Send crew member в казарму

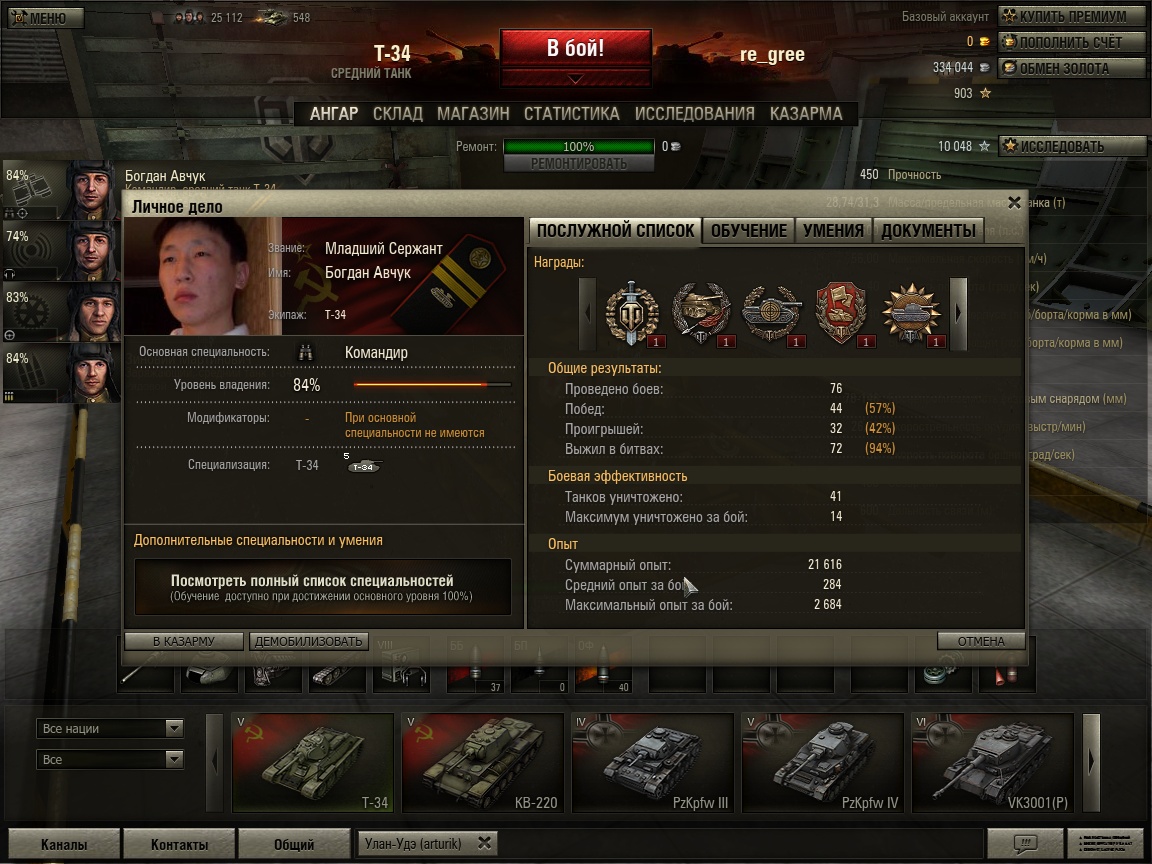184,641
